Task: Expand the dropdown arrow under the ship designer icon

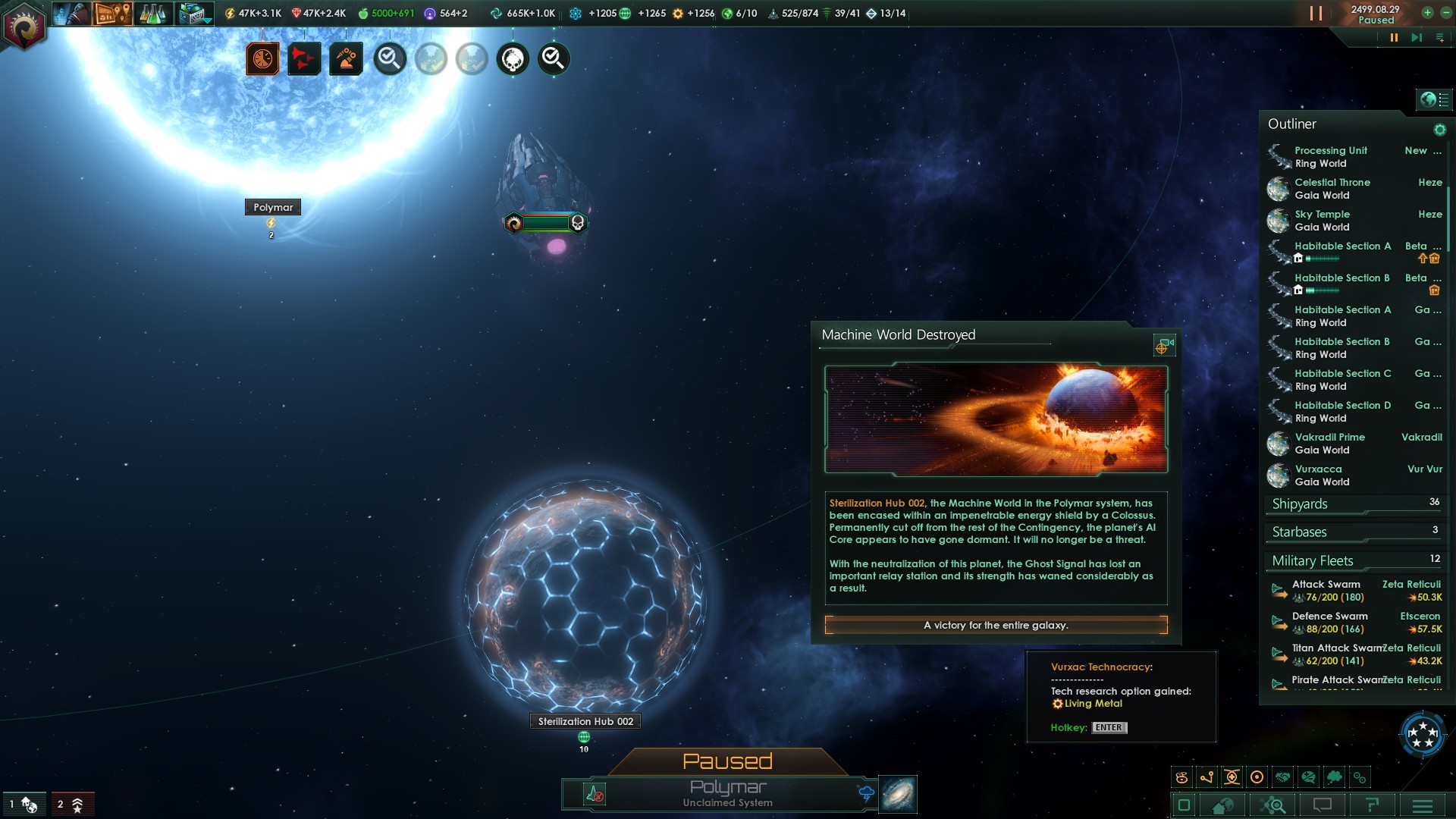Action: coord(206,20)
